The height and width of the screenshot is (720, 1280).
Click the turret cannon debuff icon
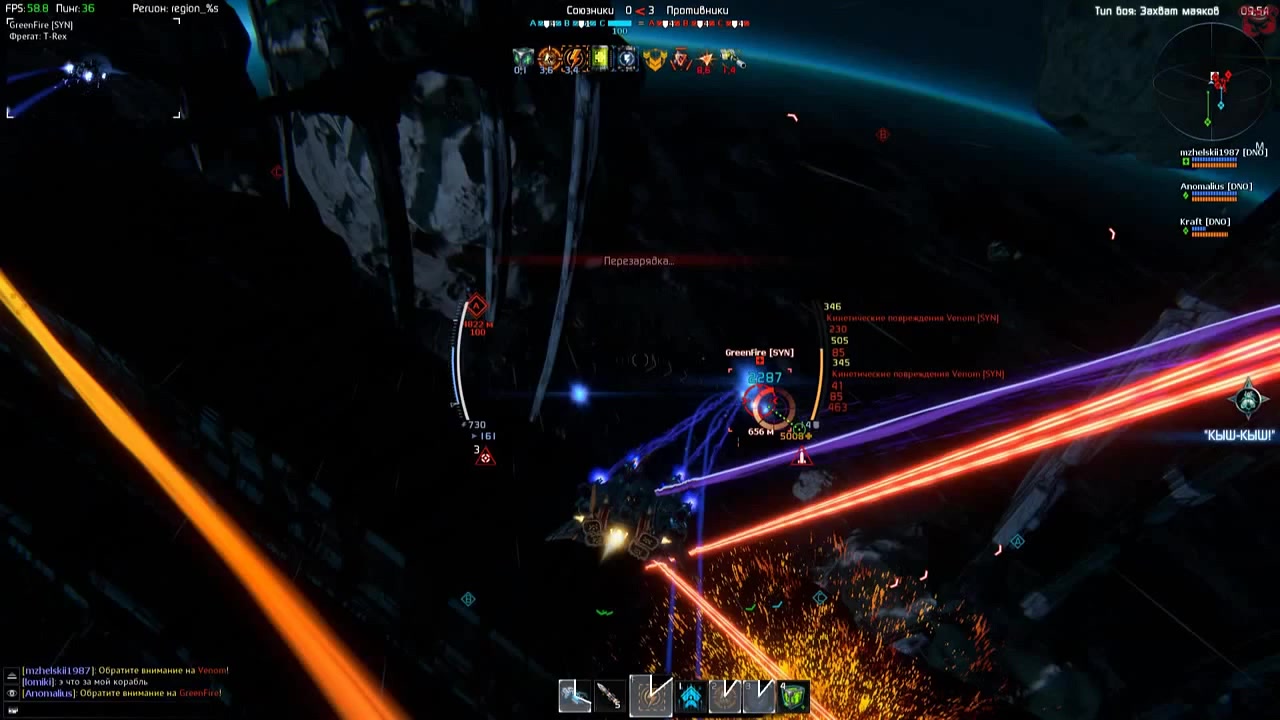(x=730, y=59)
